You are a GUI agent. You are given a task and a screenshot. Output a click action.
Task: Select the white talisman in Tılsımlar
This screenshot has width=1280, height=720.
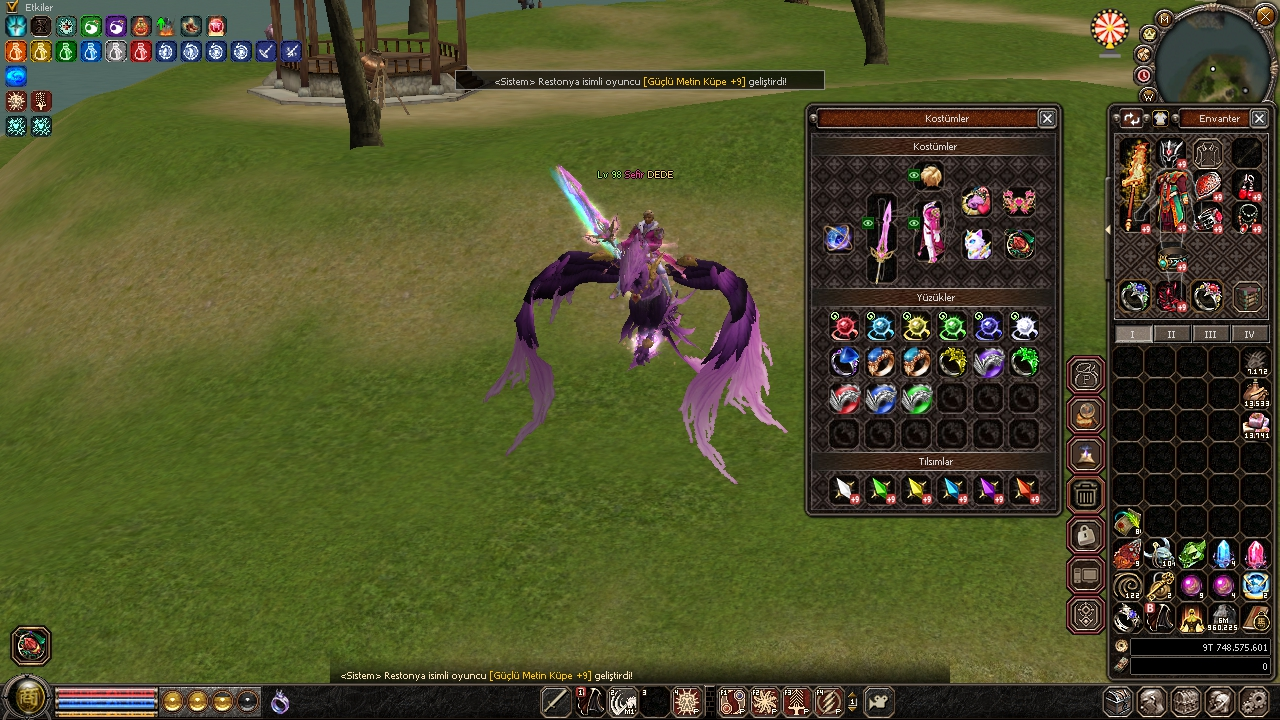[845, 490]
